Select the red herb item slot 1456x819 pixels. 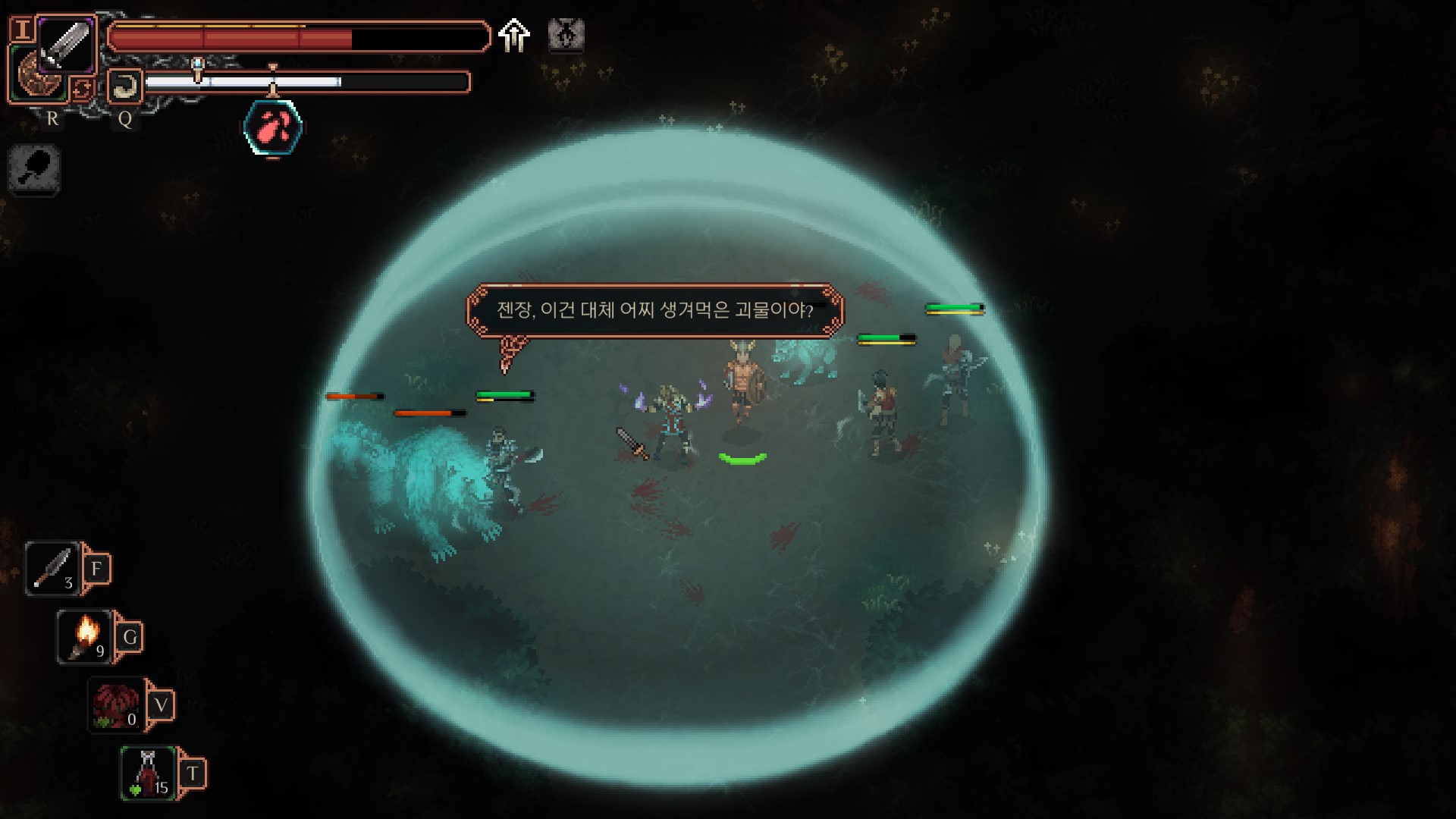116,705
